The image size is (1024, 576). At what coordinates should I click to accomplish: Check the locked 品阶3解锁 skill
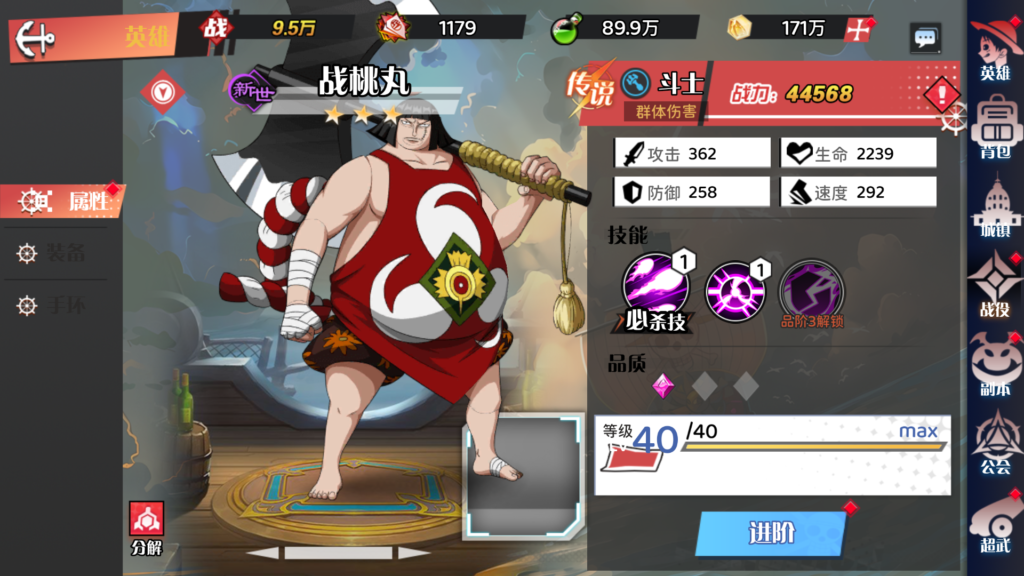pos(811,292)
